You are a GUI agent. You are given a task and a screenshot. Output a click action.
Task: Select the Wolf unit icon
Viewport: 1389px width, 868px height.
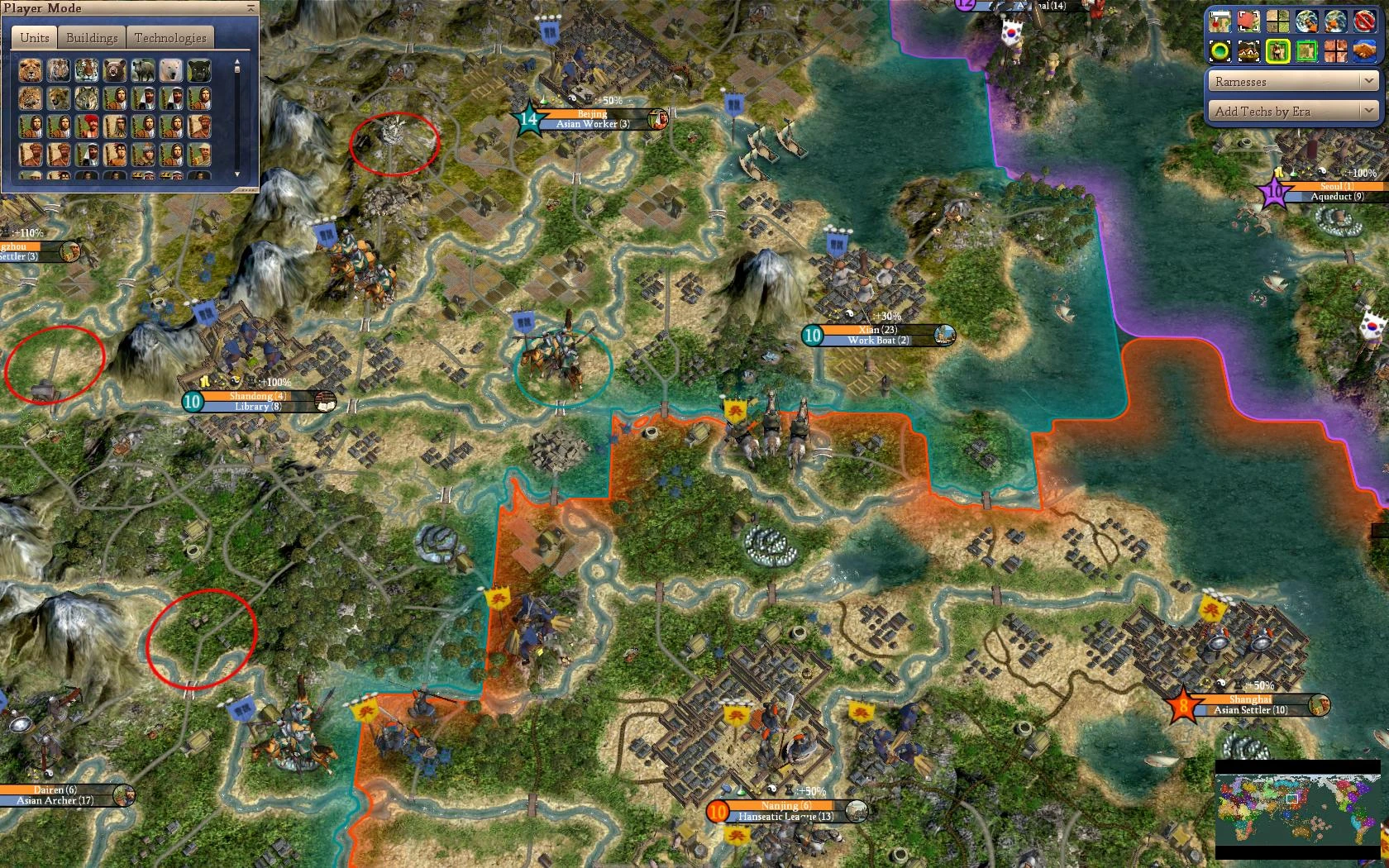pyautogui.click(x=88, y=100)
